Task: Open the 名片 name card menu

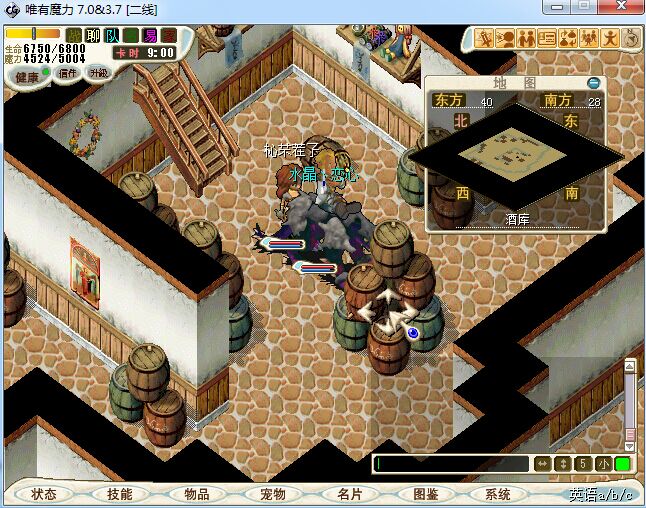Action: click(x=349, y=494)
